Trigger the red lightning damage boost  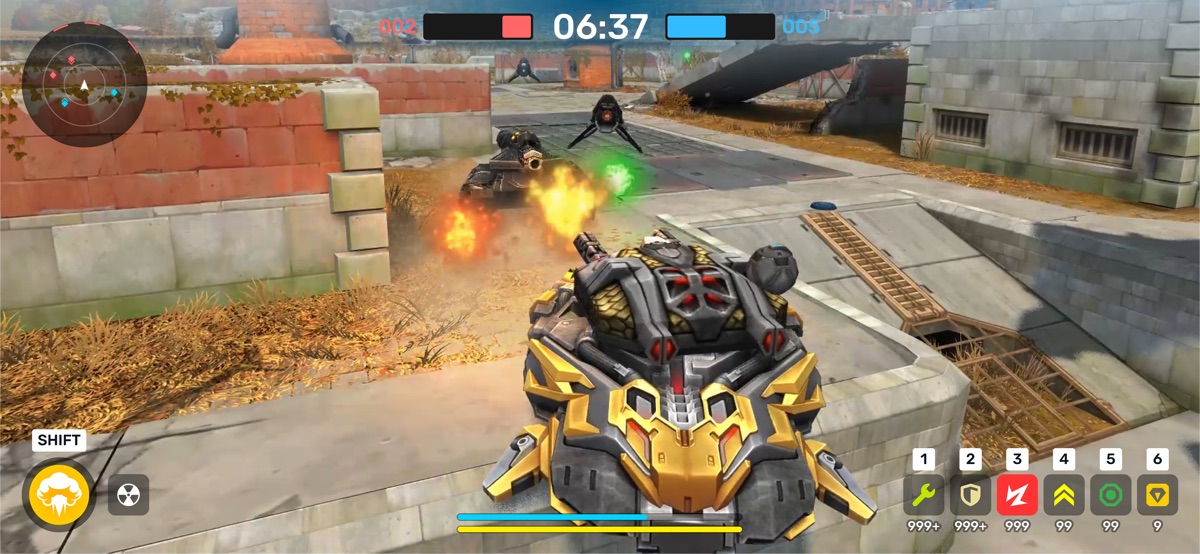1017,494
